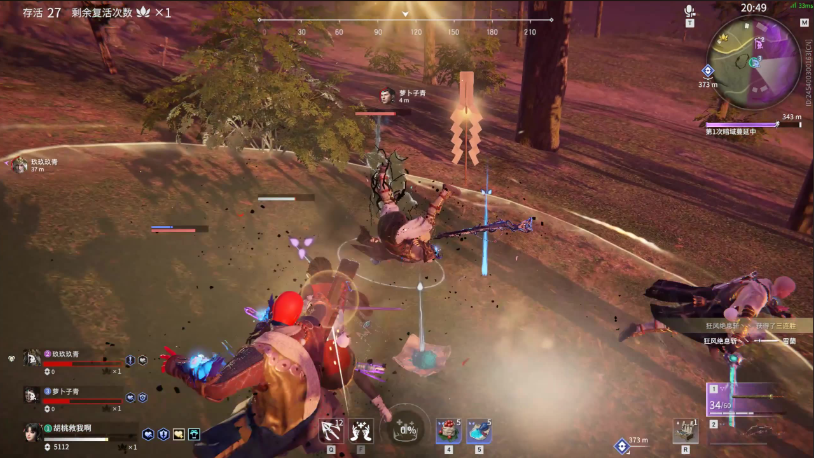Select the circular 0% ultimate gauge

407,429
